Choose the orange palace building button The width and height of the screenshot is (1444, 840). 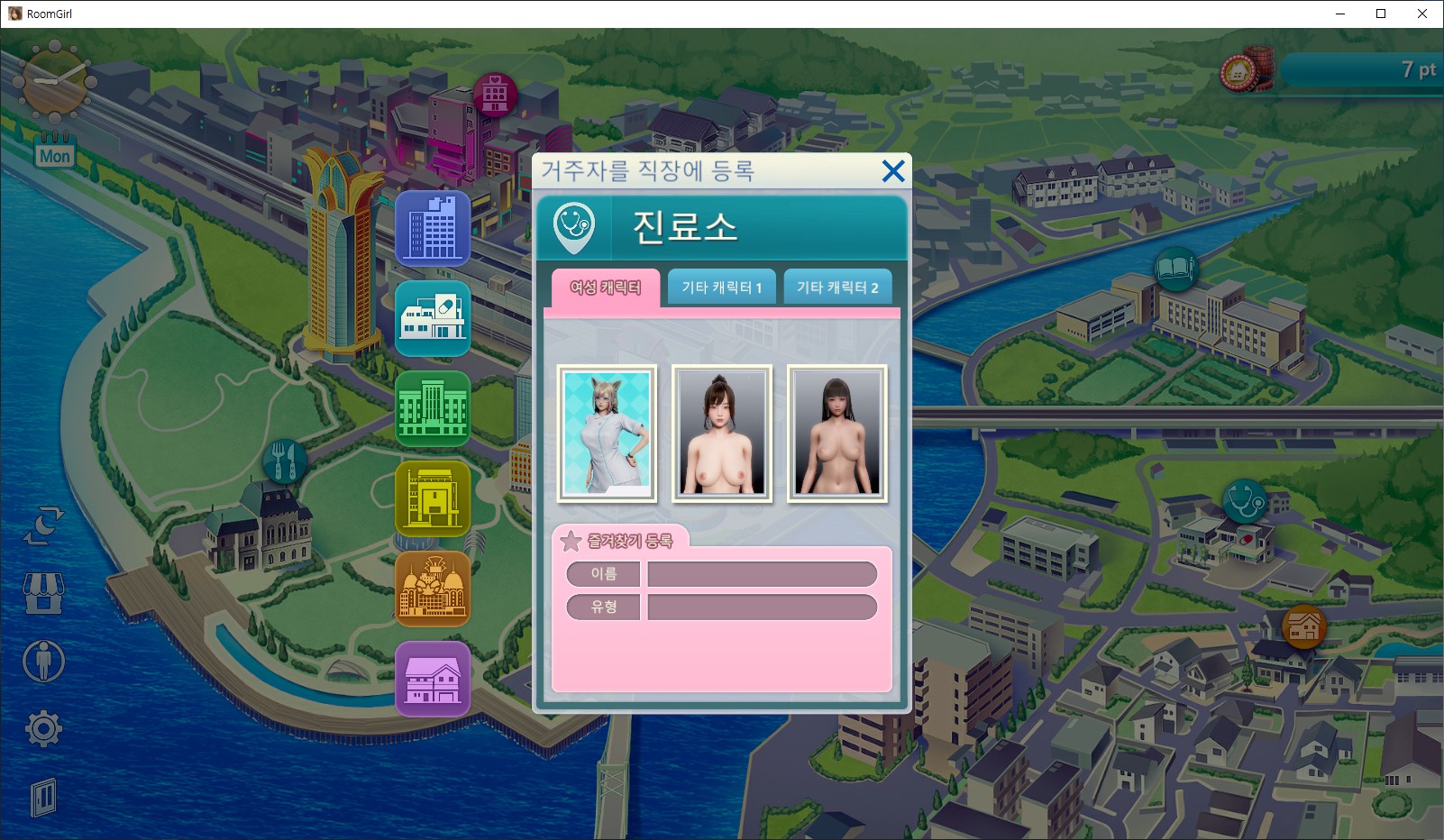point(433,589)
